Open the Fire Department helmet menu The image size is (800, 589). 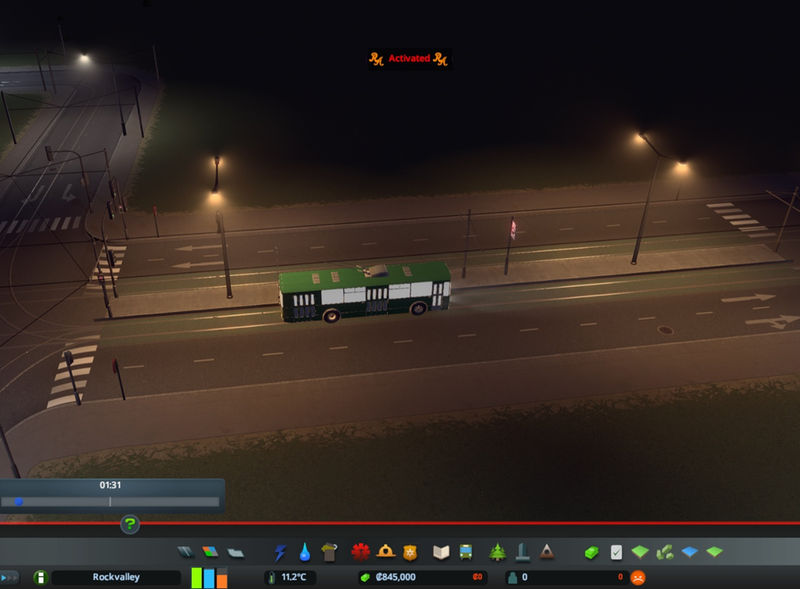tap(385, 552)
